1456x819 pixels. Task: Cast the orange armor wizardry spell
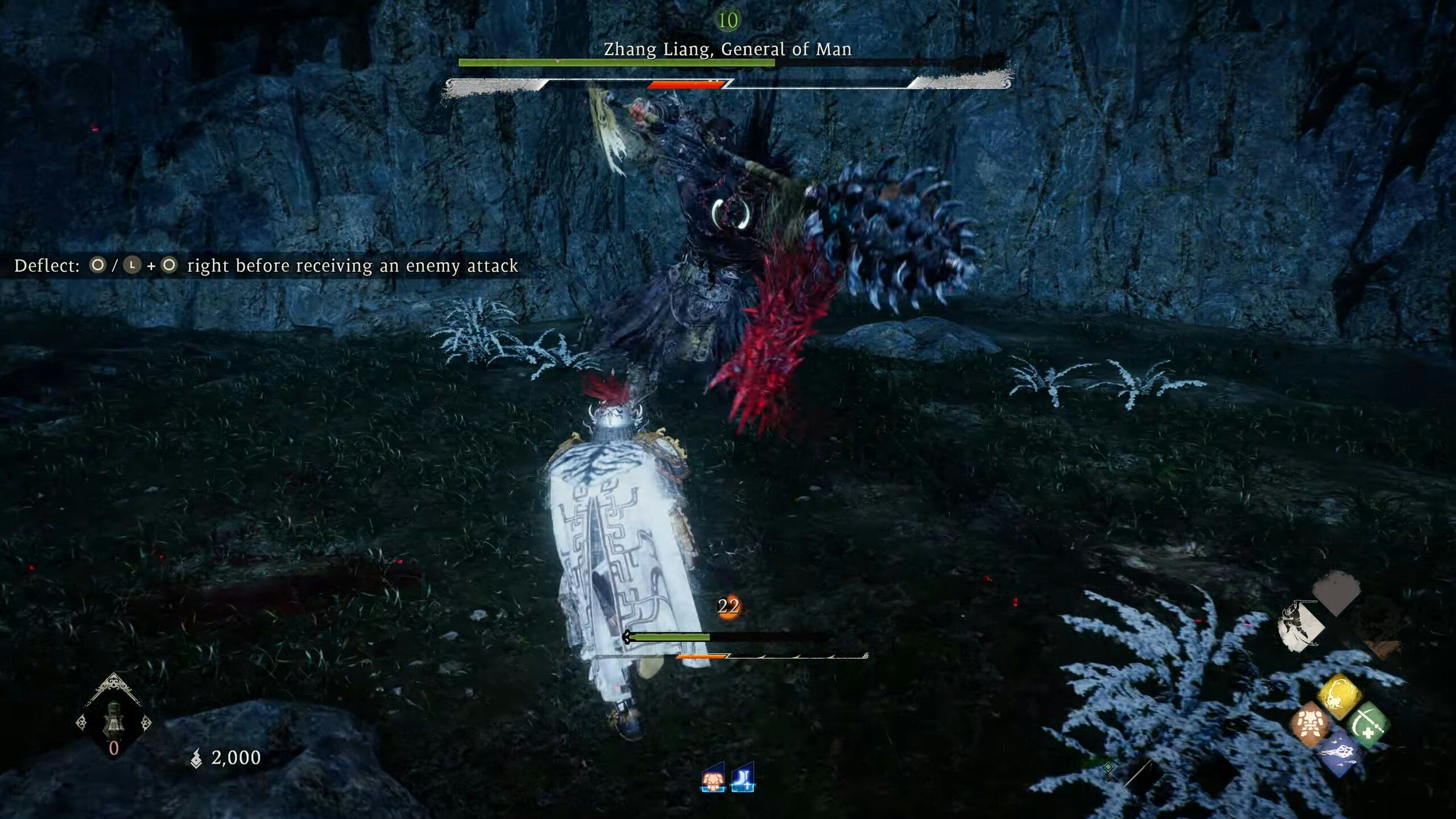[1310, 725]
